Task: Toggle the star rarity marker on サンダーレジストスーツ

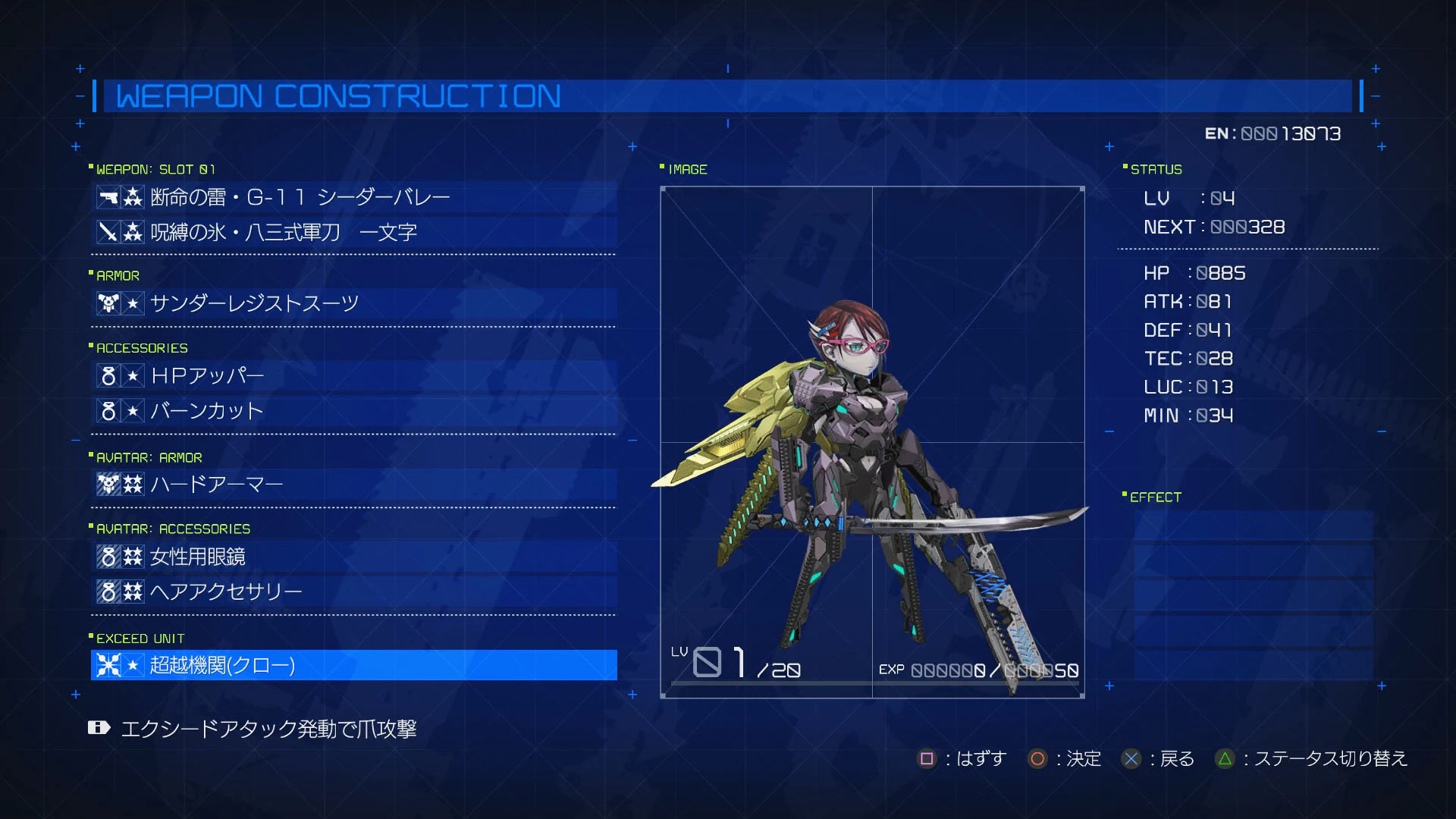Action: pyautogui.click(x=132, y=303)
